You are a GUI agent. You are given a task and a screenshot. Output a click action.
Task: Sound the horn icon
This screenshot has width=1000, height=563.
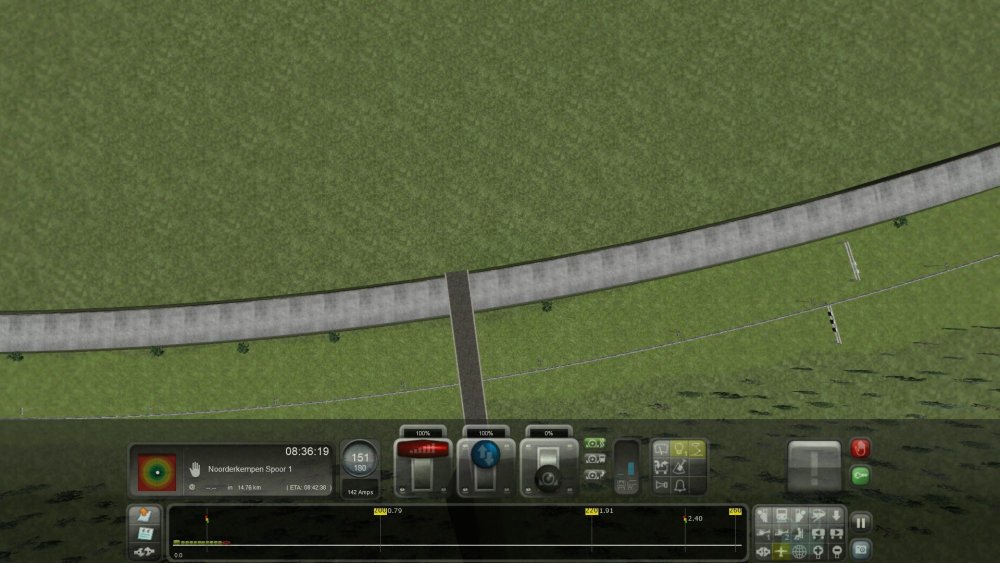(660, 485)
